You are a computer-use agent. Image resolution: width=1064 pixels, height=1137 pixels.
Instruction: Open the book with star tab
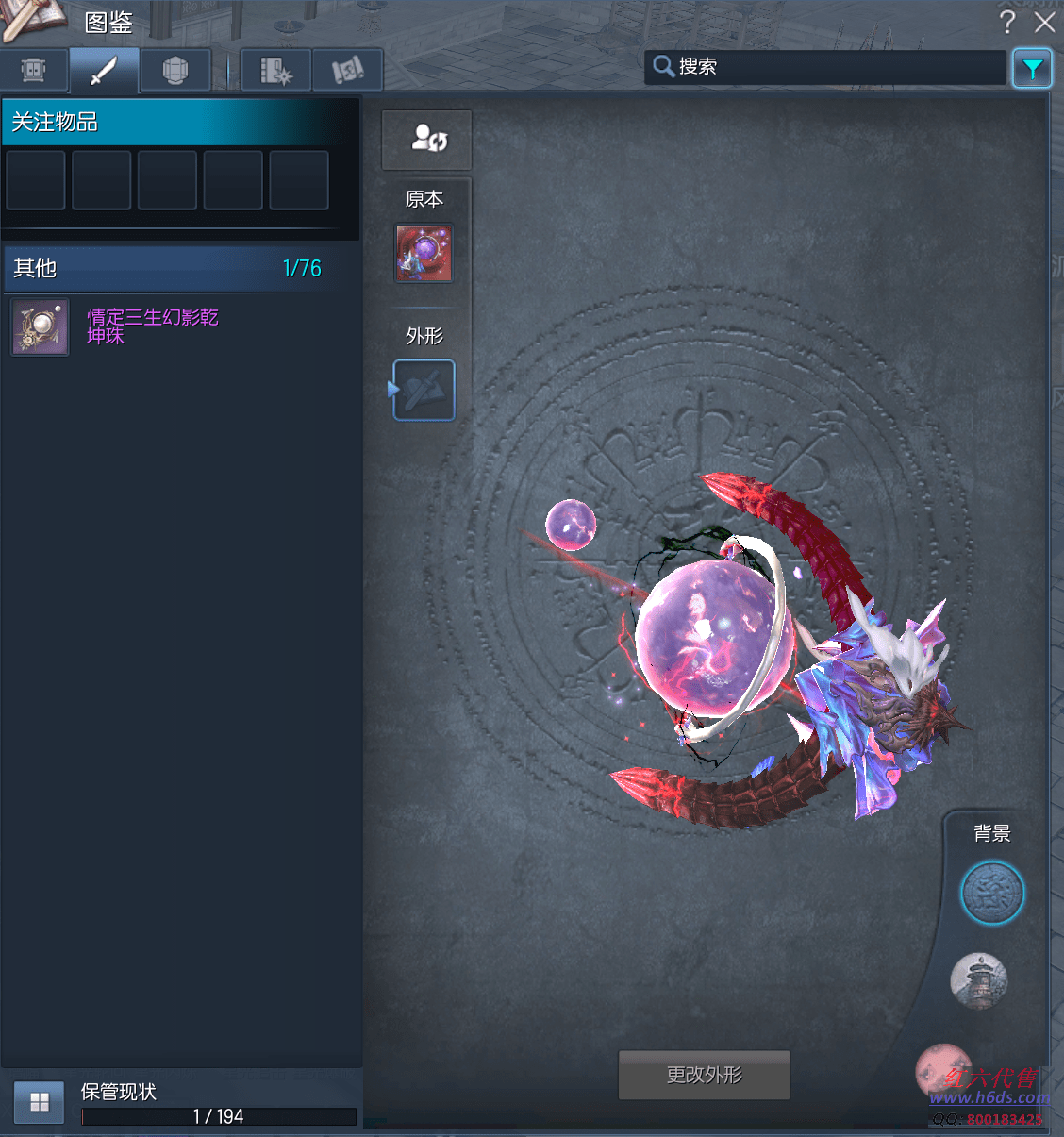[275, 71]
